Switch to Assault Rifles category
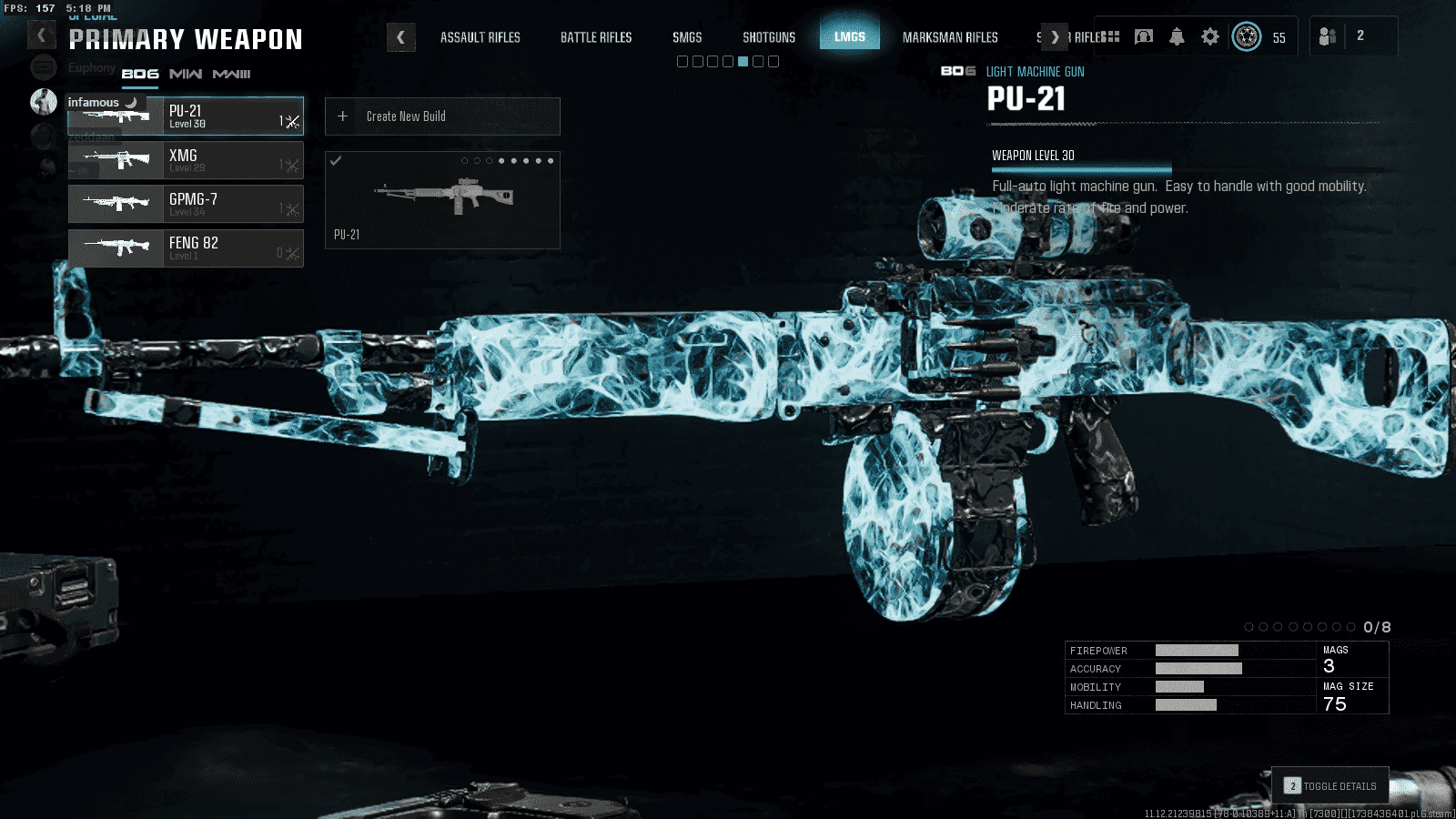 [x=480, y=37]
